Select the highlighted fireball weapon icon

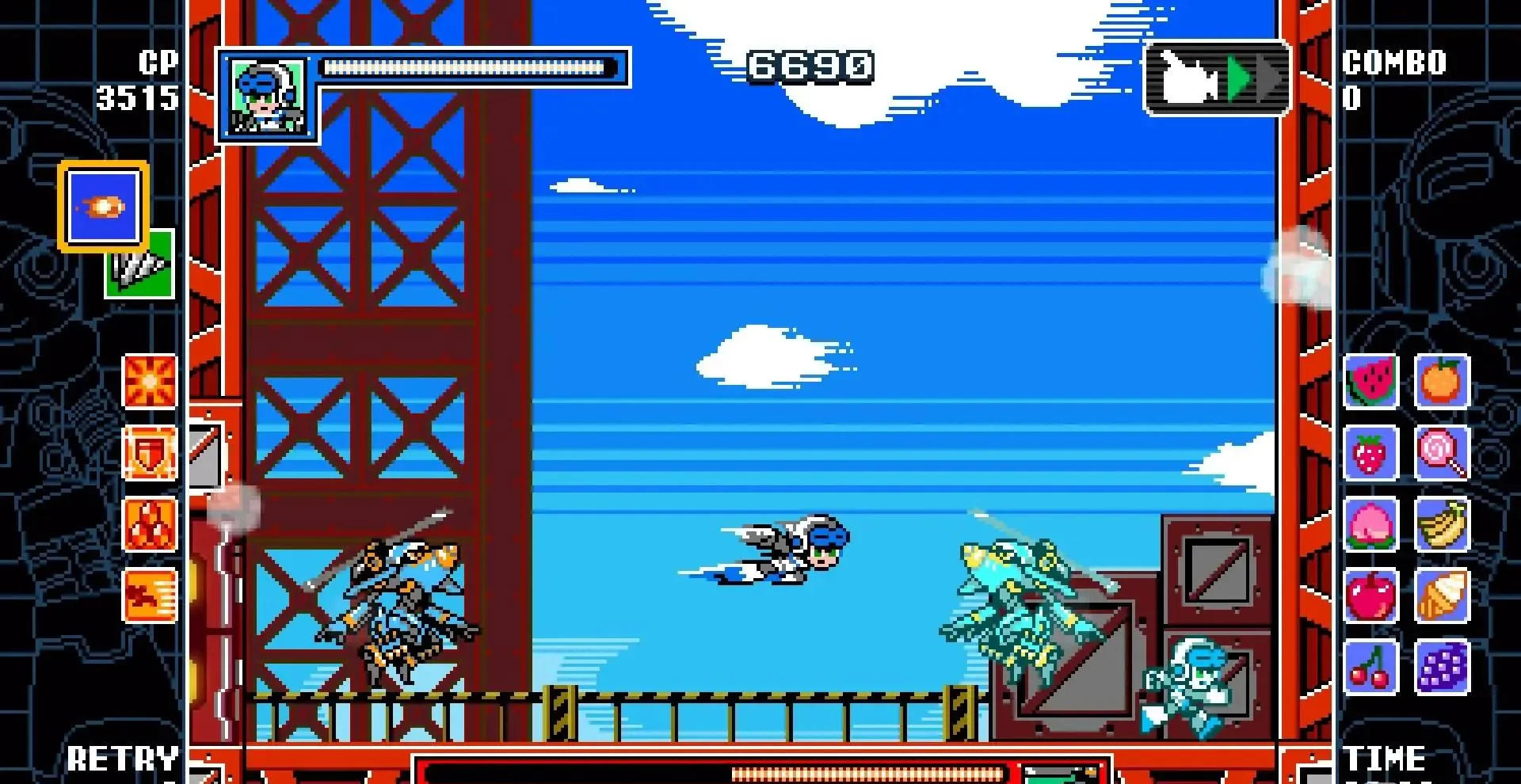[x=103, y=207]
